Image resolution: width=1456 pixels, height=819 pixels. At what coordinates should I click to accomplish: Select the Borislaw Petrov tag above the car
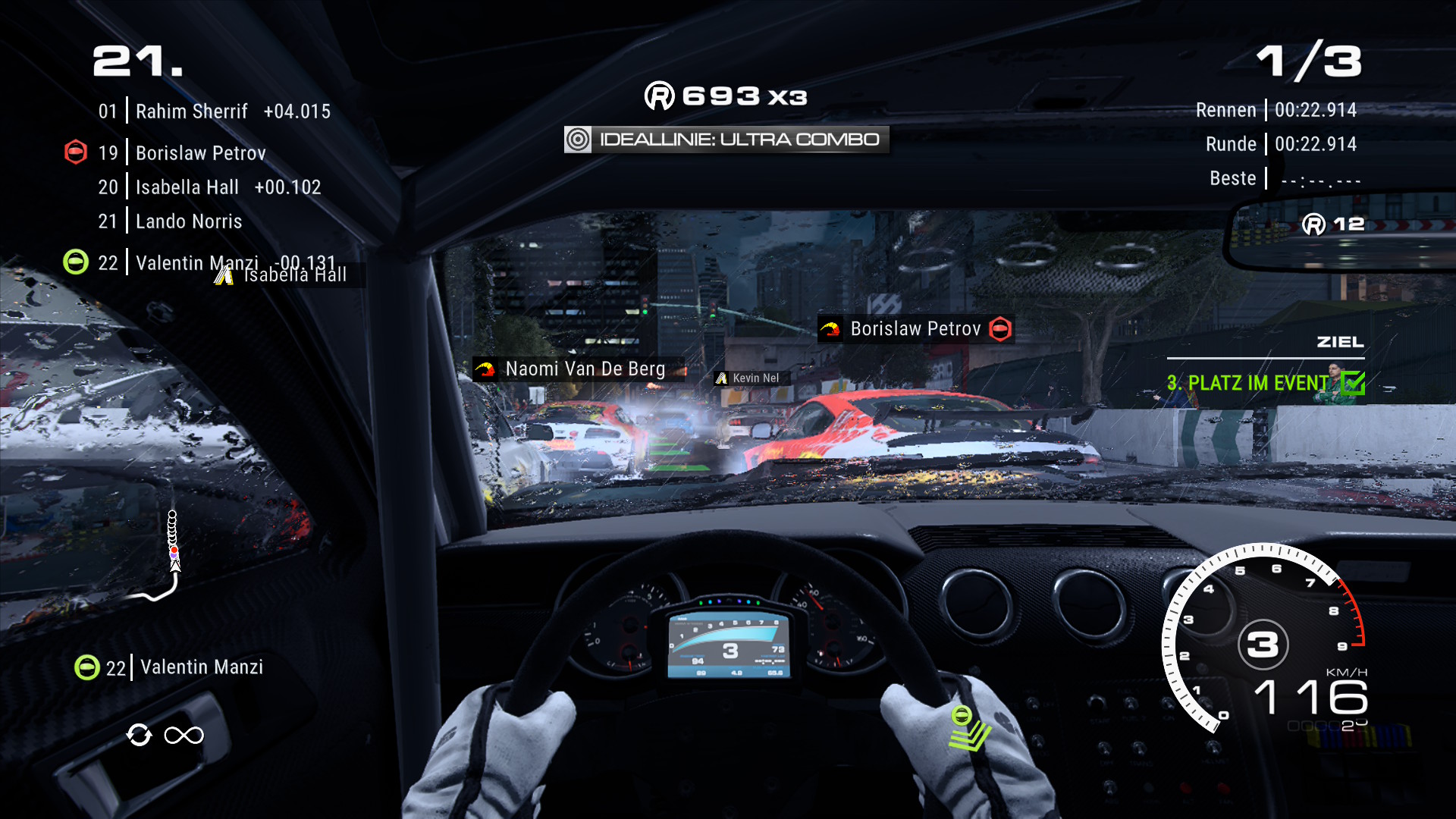pos(915,329)
